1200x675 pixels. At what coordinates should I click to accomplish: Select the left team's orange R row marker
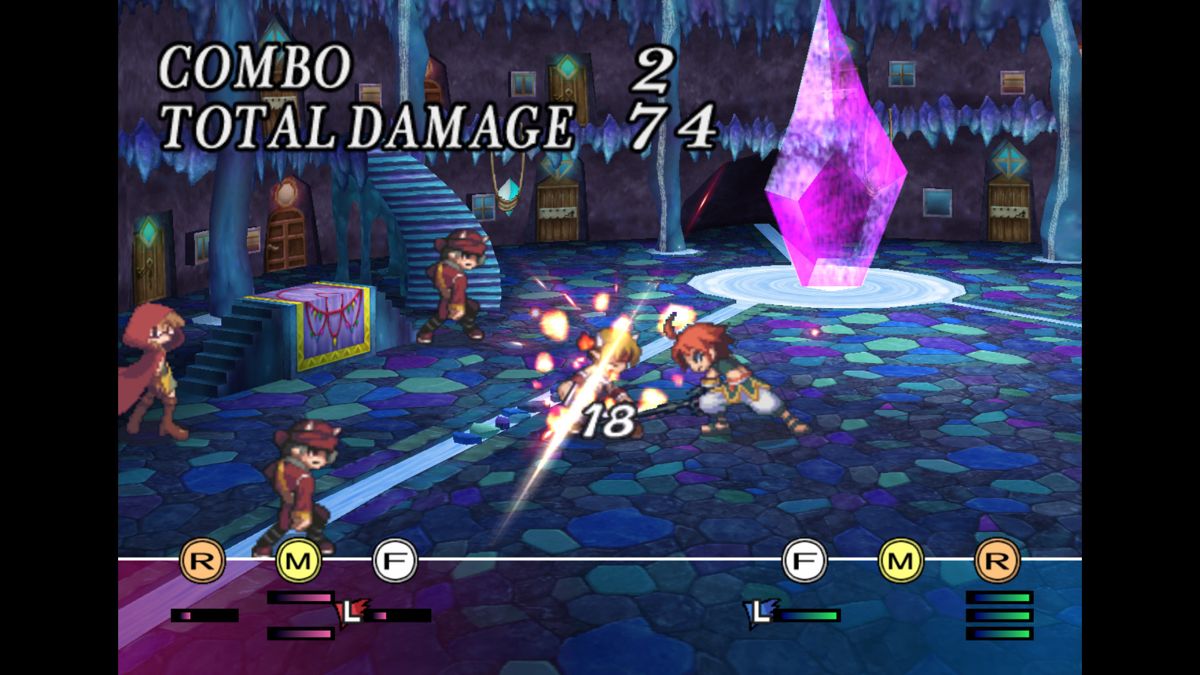tap(201, 561)
